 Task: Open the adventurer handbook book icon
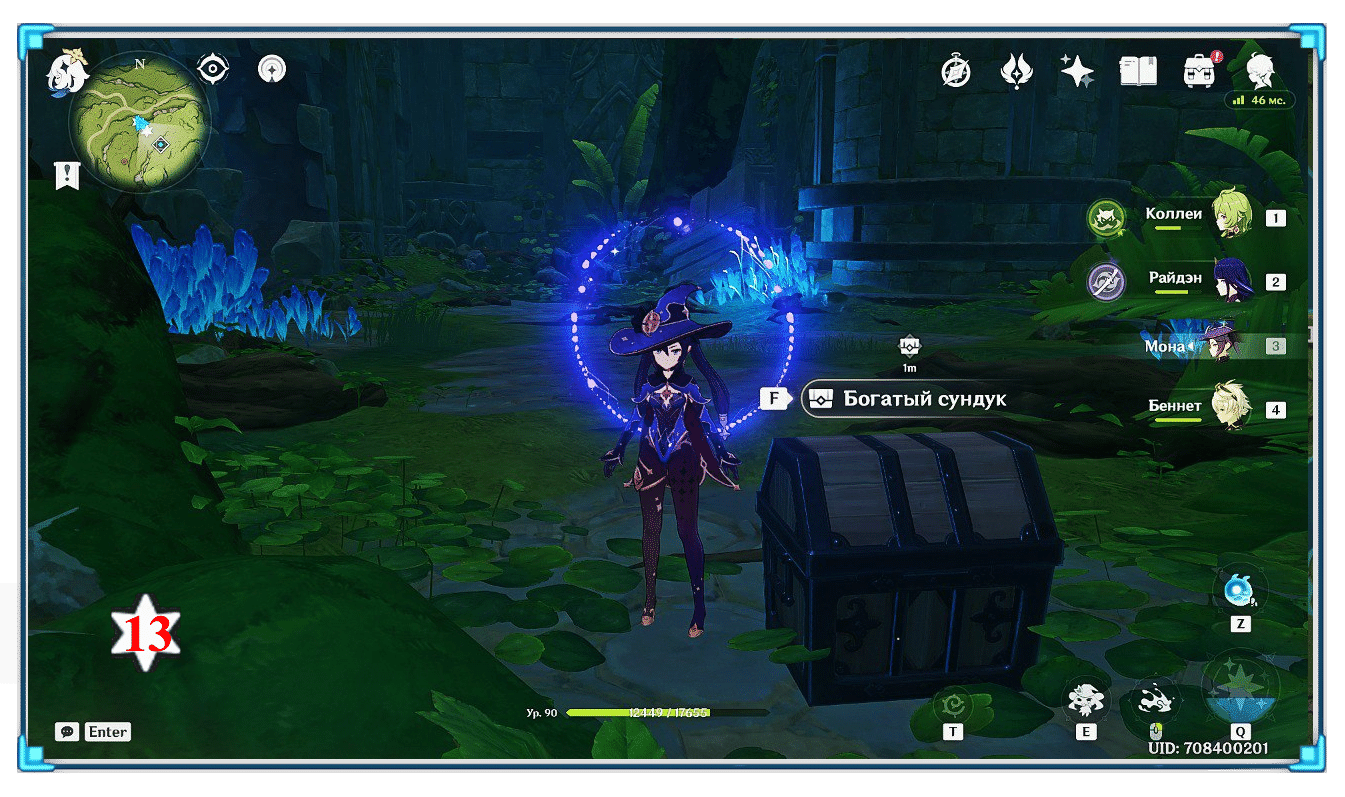(1138, 71)
